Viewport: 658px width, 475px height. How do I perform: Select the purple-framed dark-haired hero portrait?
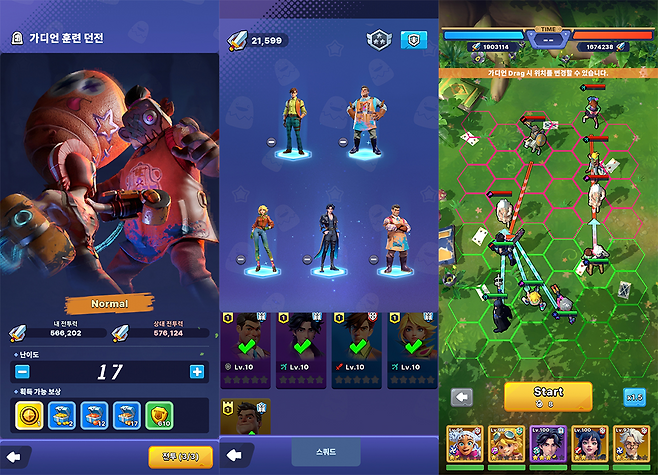548,446
